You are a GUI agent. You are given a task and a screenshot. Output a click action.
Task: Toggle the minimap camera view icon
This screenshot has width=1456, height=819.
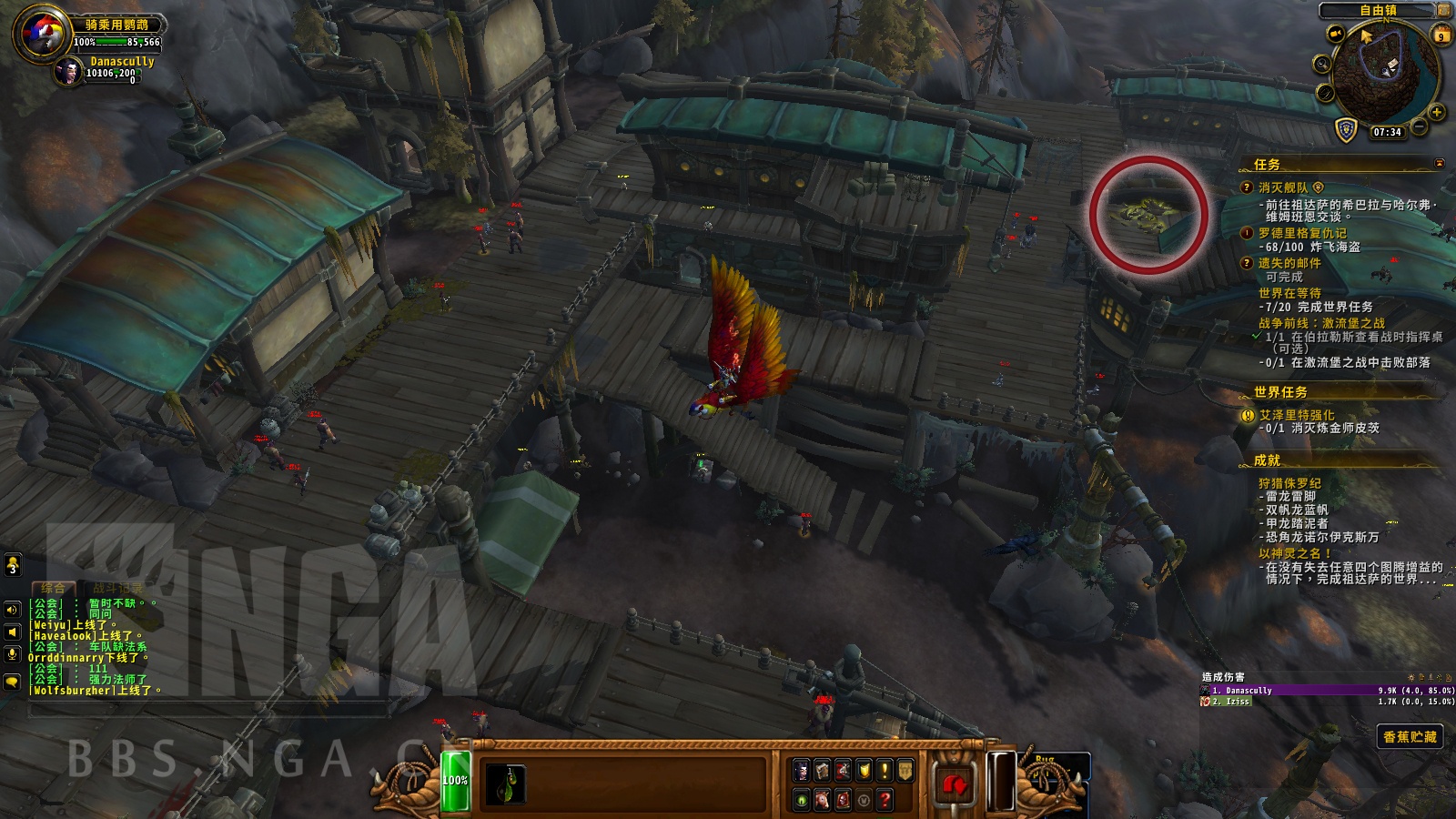(1336, 34)
